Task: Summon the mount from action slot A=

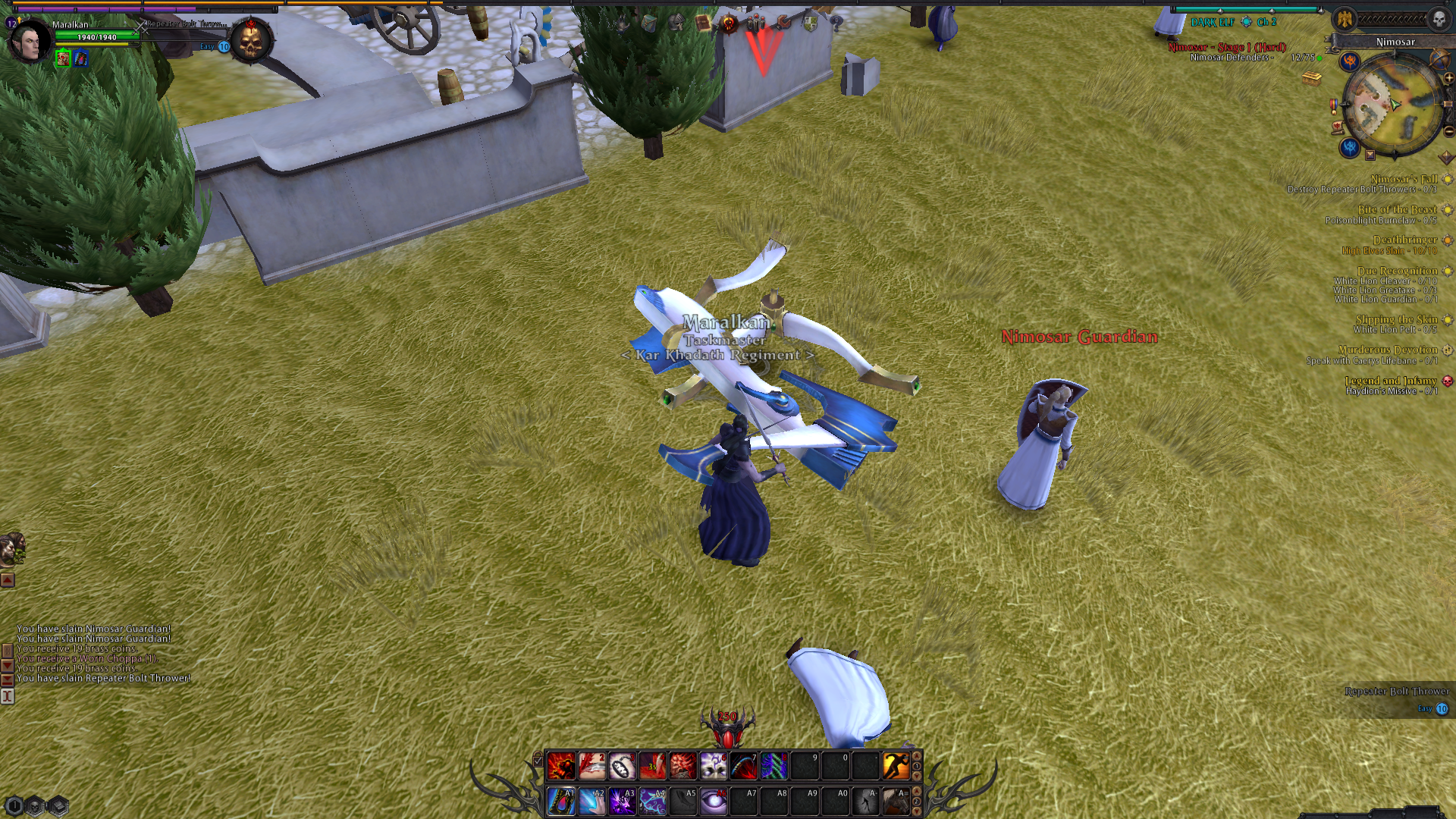Action: [x=896, y=802]
